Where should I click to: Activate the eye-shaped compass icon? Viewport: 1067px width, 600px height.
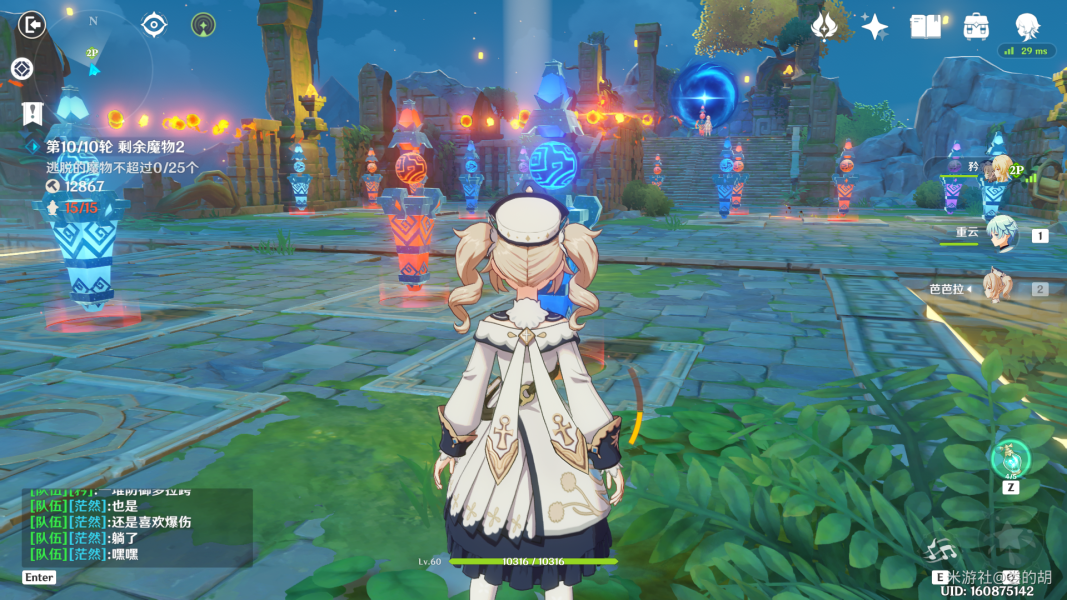coord(154,24)
